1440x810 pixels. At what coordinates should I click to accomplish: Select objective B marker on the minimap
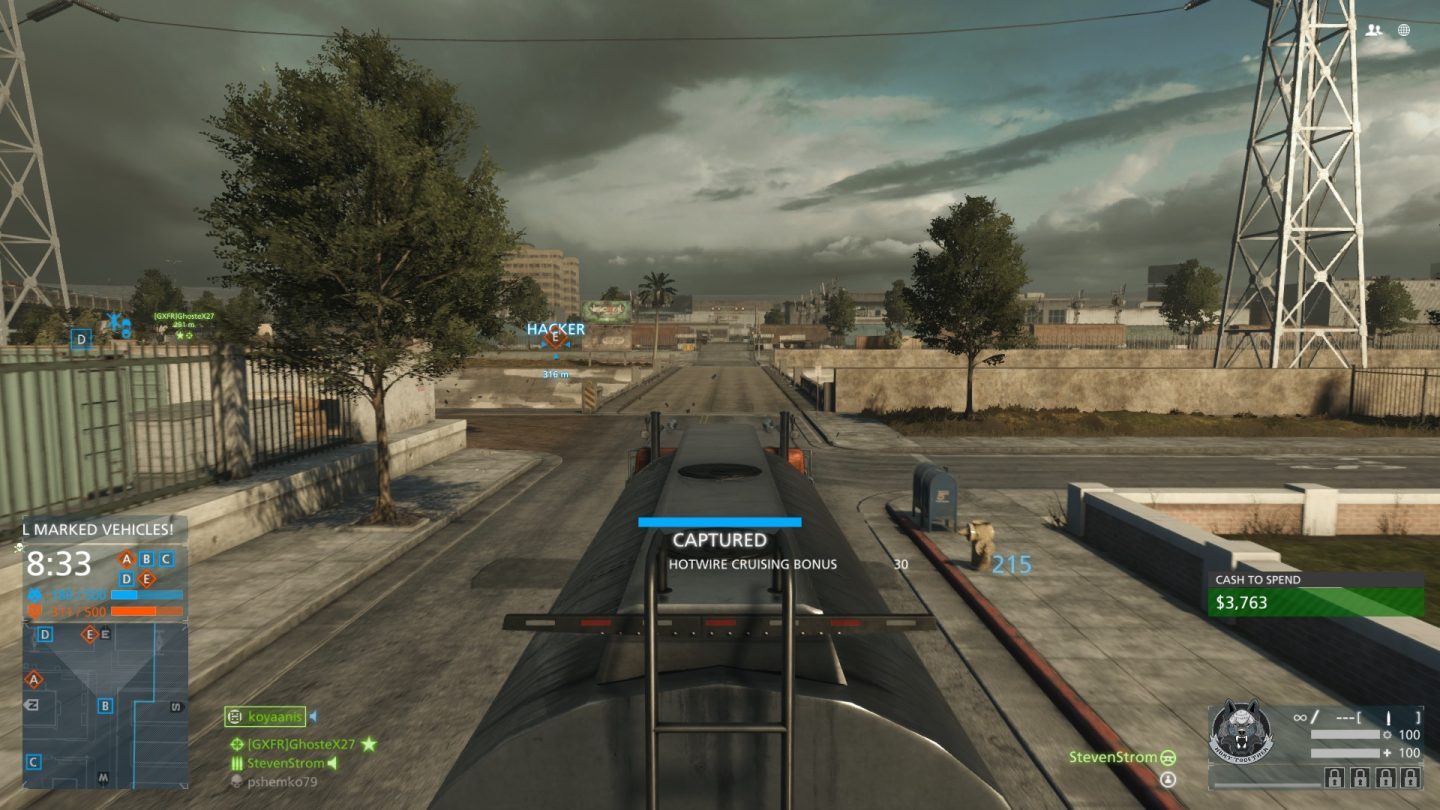tap(105, 706)
